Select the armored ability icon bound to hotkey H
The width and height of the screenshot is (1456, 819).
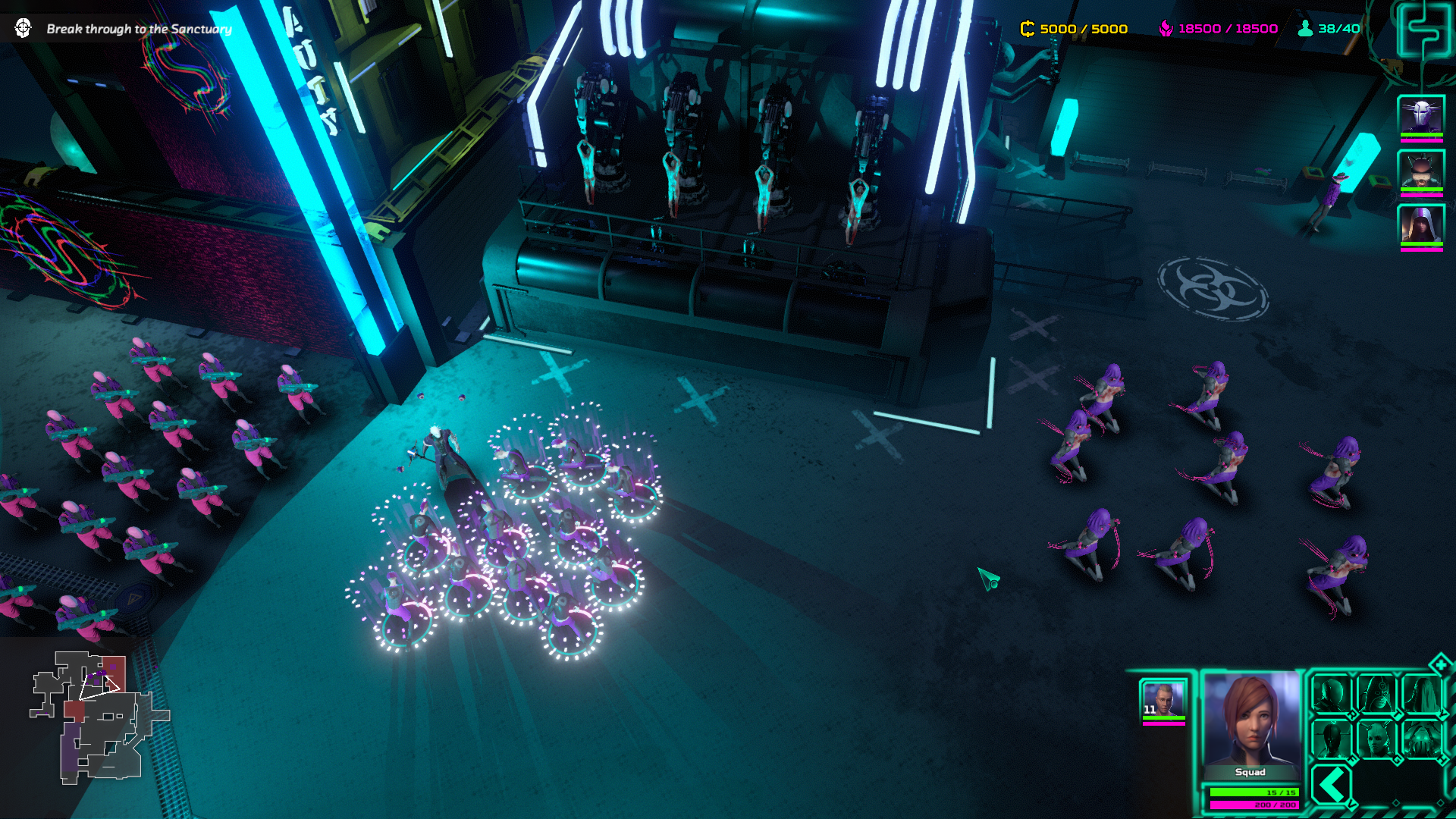[x=1421, y=739]
